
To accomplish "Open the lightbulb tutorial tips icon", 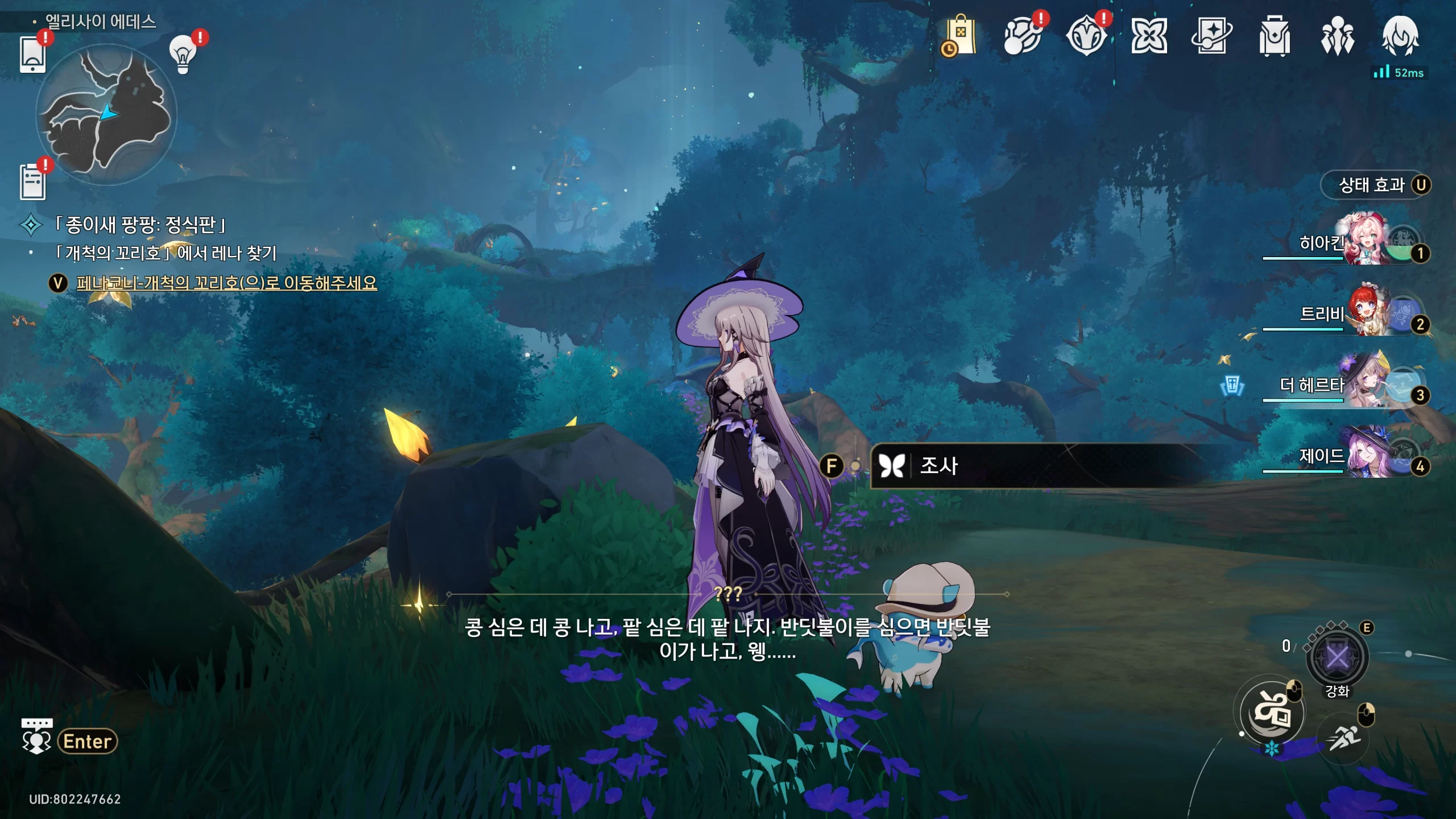I will [183, 54].
